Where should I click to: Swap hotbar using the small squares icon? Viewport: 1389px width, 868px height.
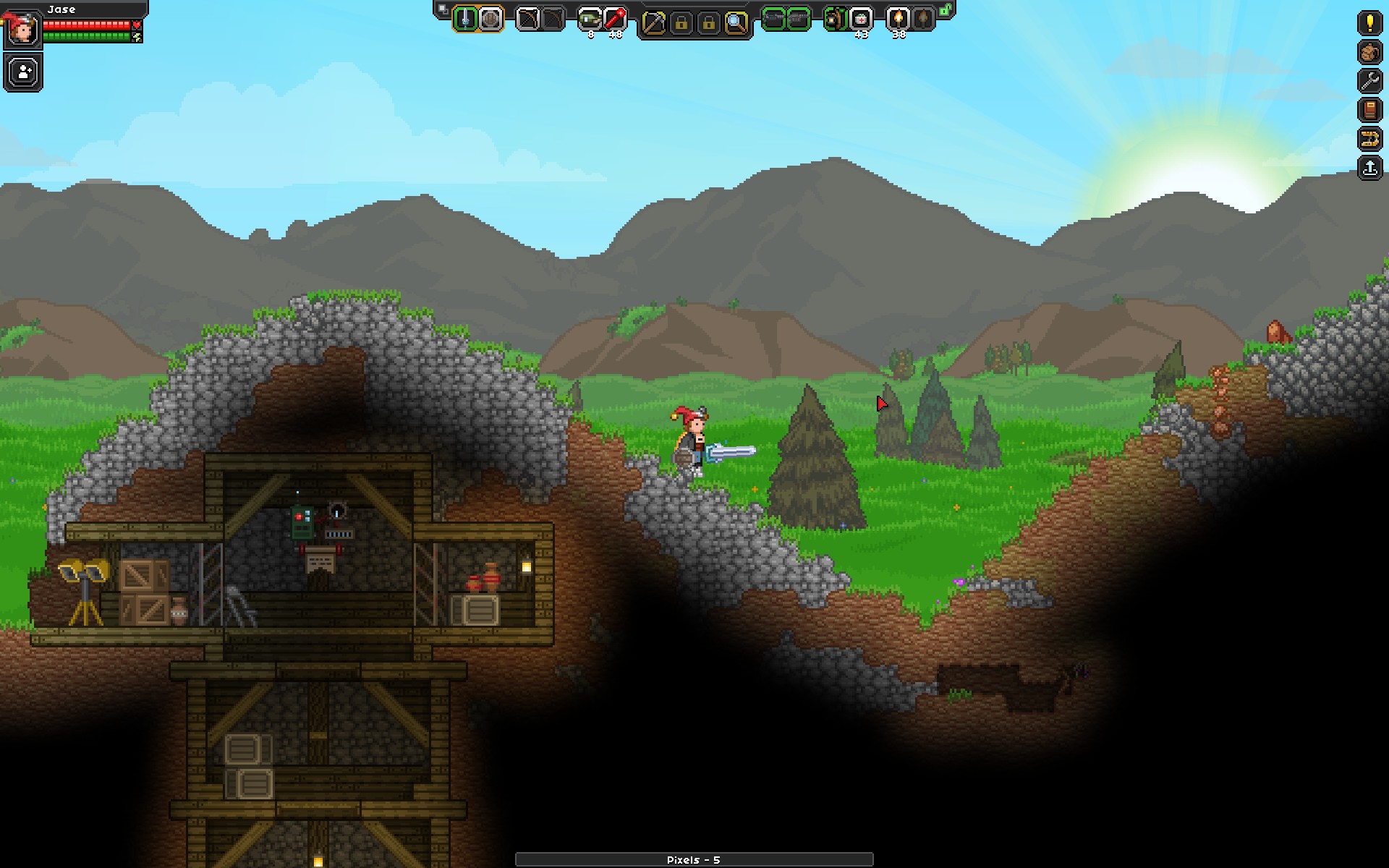coord(443,9)
